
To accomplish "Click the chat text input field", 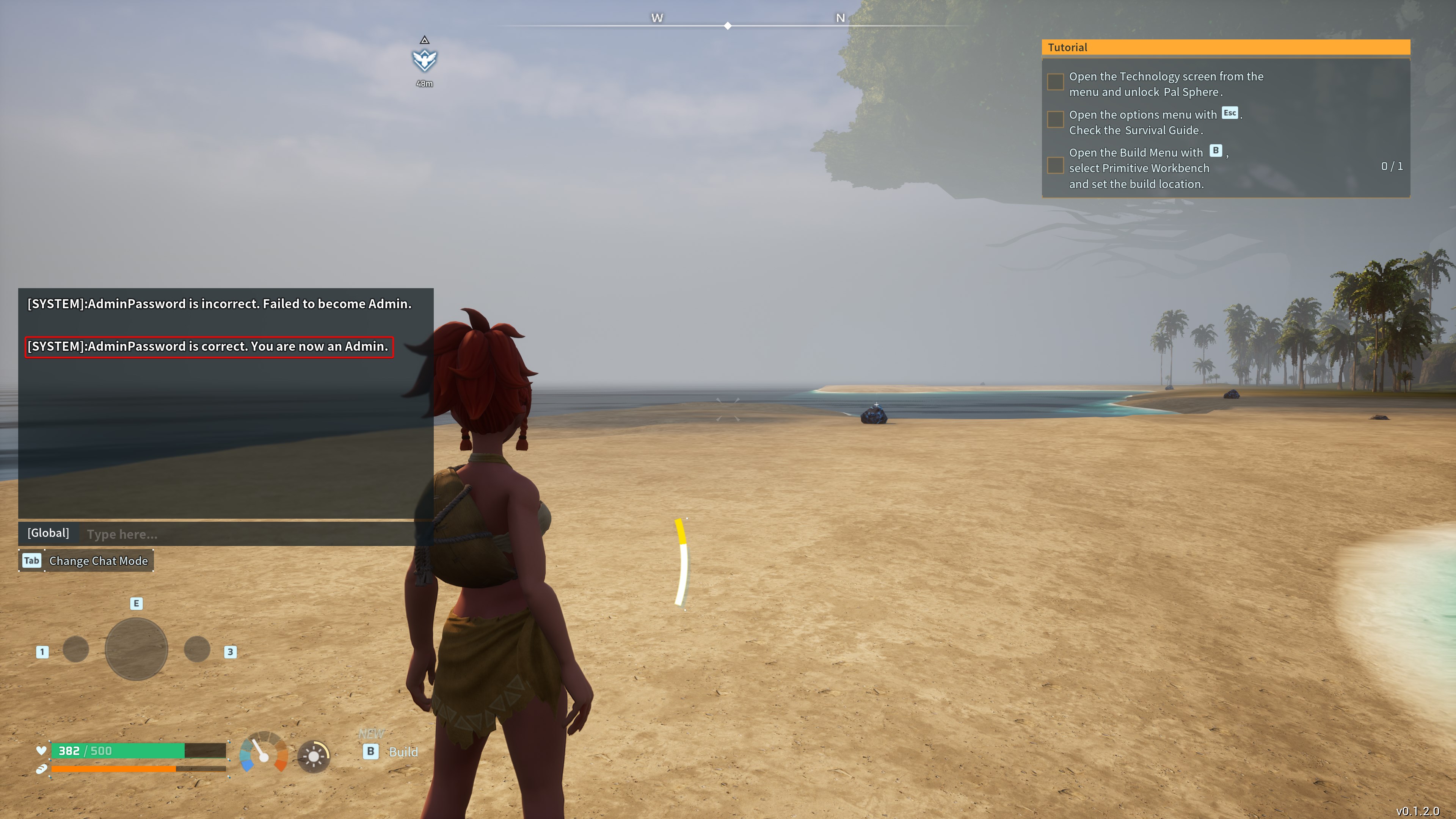I will 249,534.
